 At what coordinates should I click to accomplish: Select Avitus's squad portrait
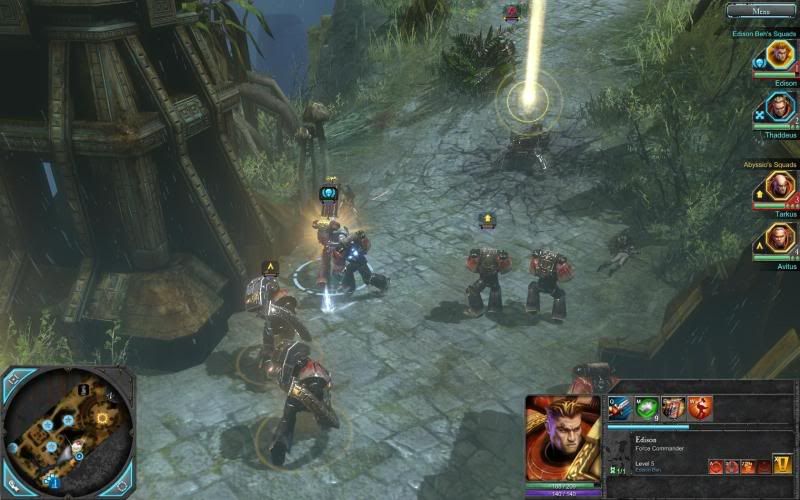780,238
